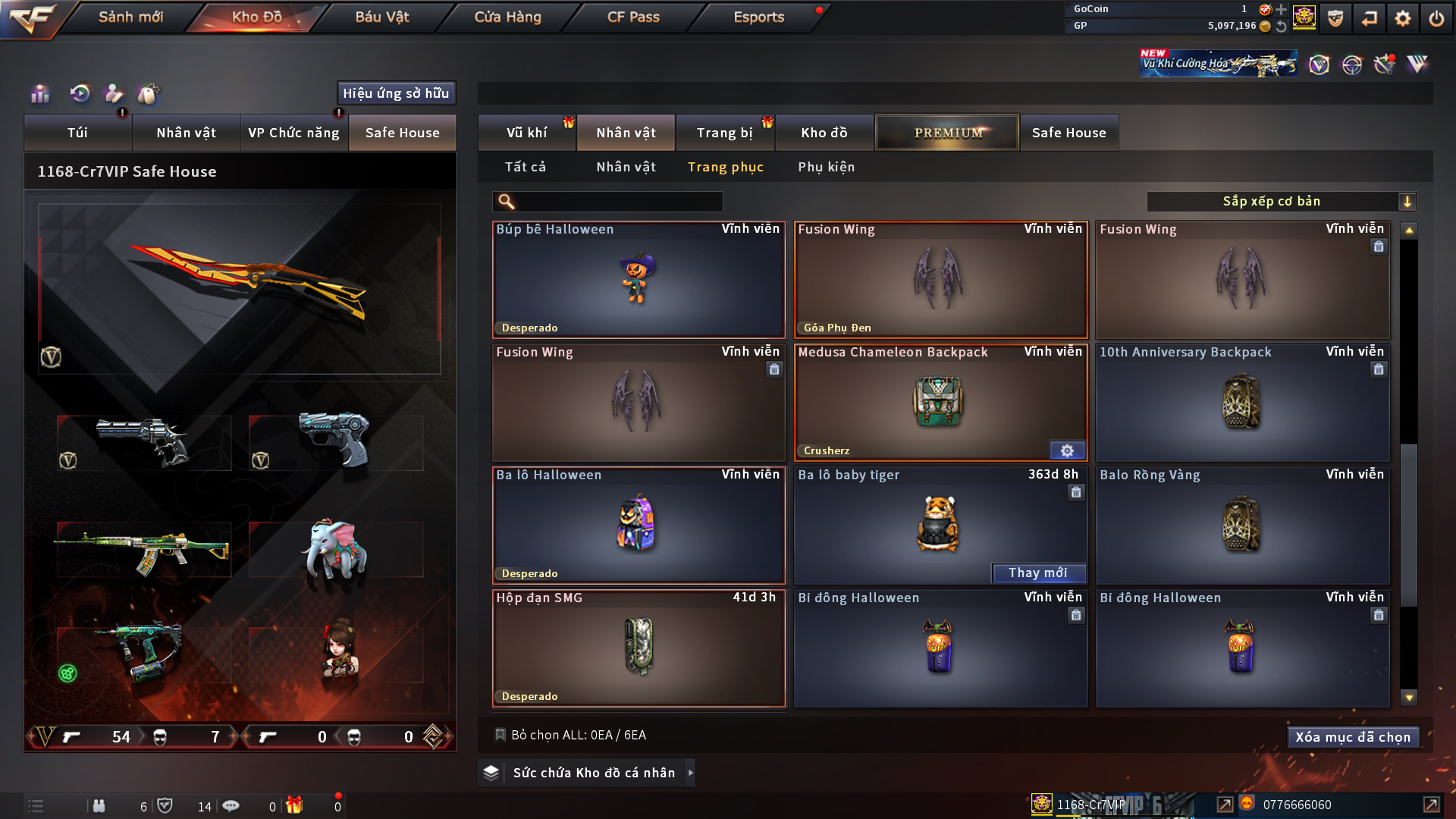Switch to the PREMIUM tab

[x=947, y=133]
